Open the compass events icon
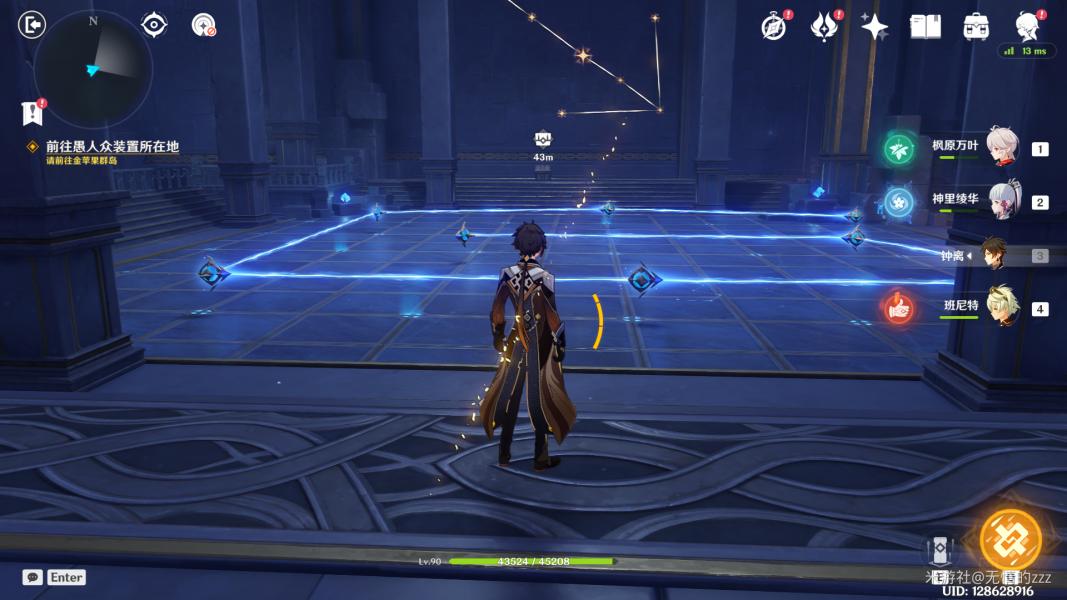 point(773,27)
